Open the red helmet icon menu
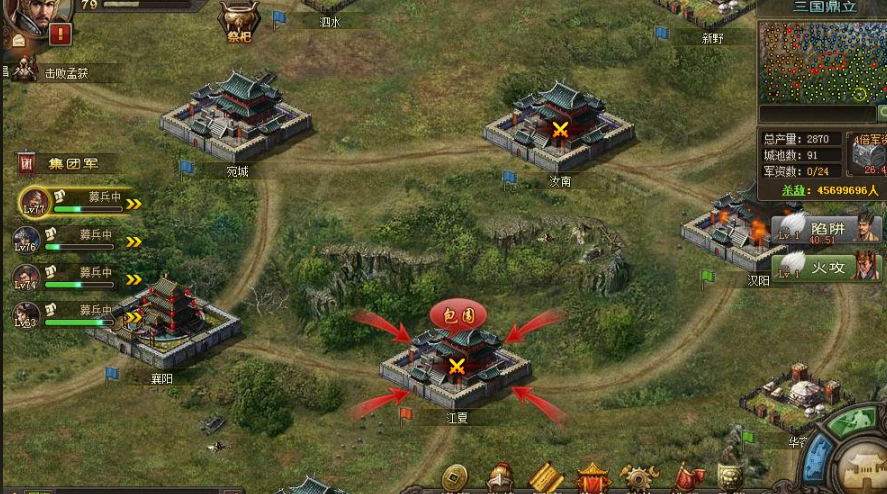The image size is (887, 494). click(501, 477)
